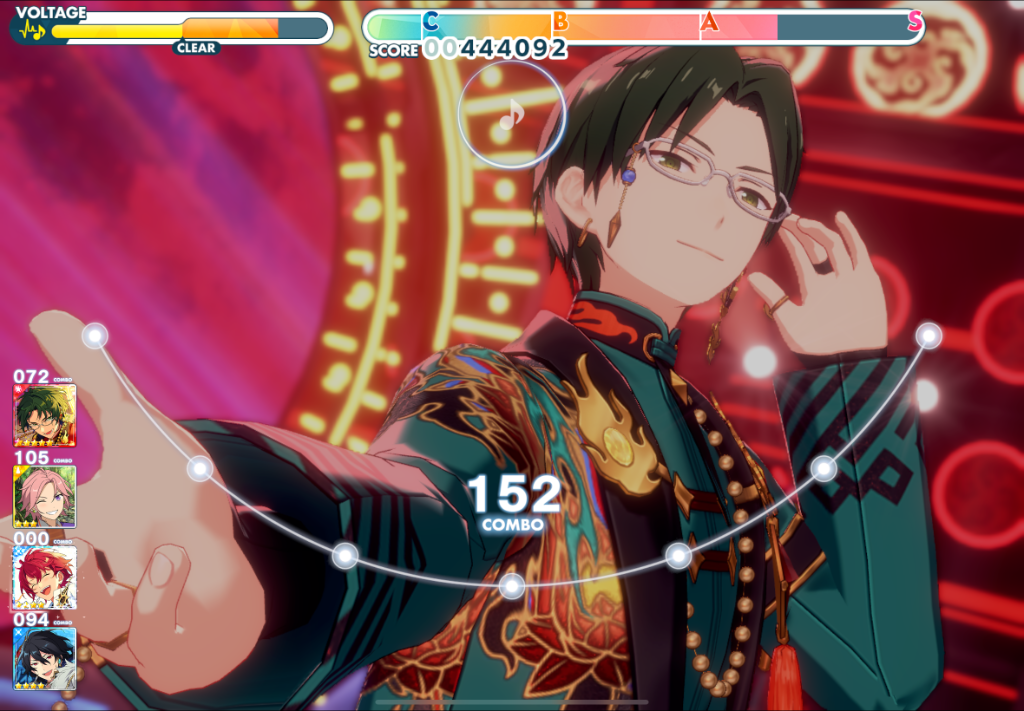Select the pink-haired character card with 105 combo
Screen dimensions: 1024x711
tap(44, 497)
